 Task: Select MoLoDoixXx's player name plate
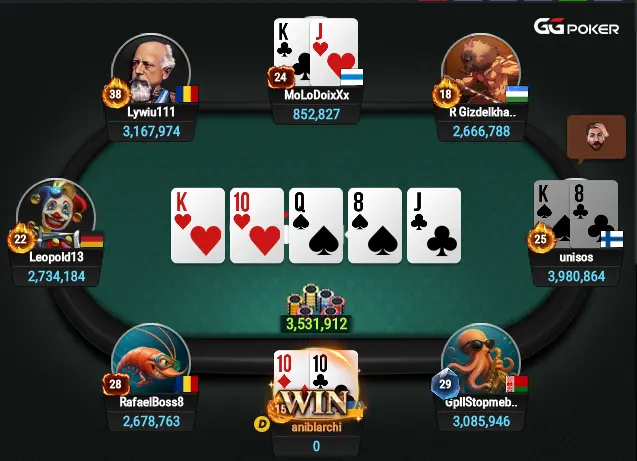(316, 105)
